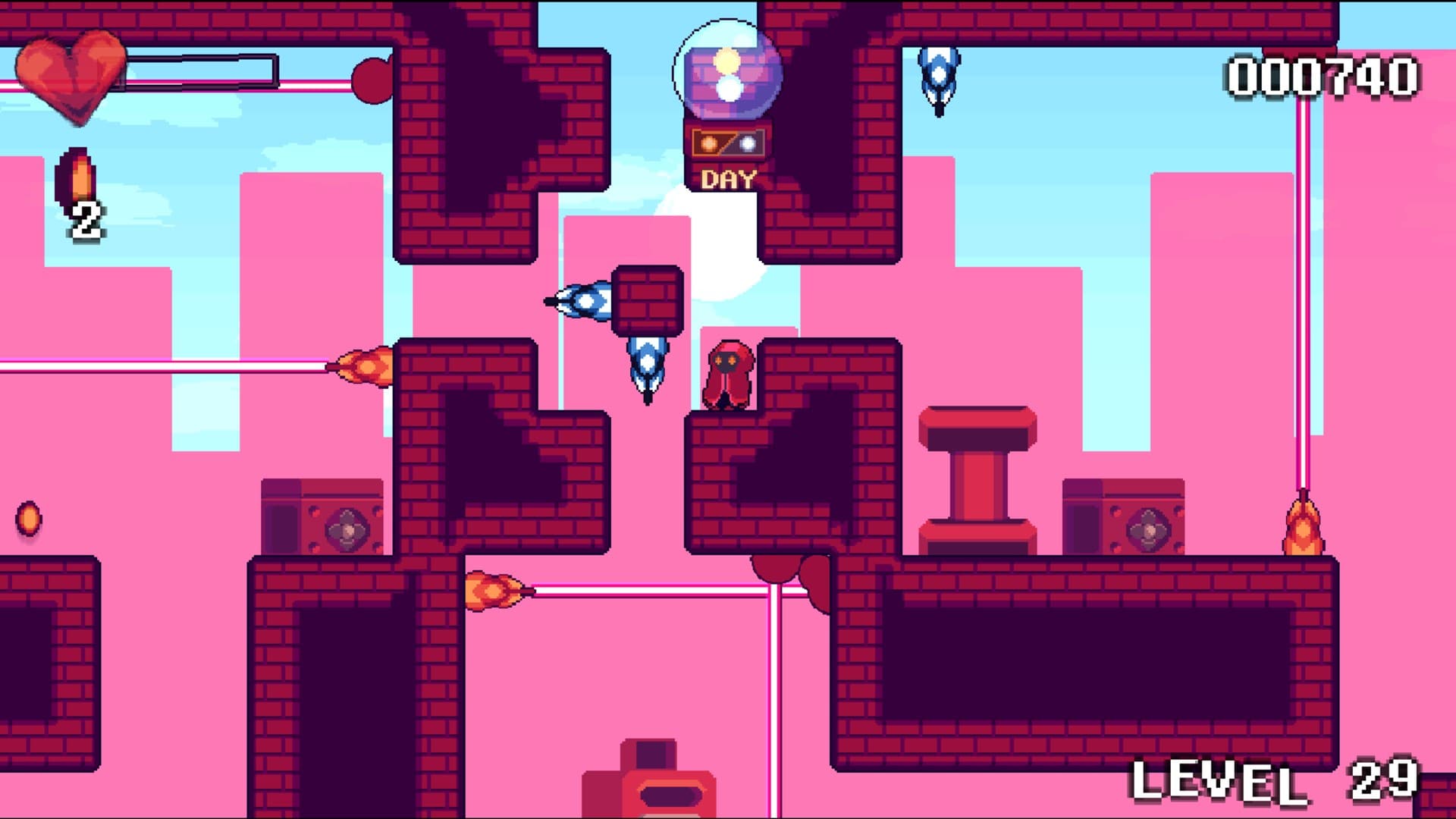Click the fireball traveling along the left laser
This screenshot has height=819, width=1456.
click(x=364, y=368)
